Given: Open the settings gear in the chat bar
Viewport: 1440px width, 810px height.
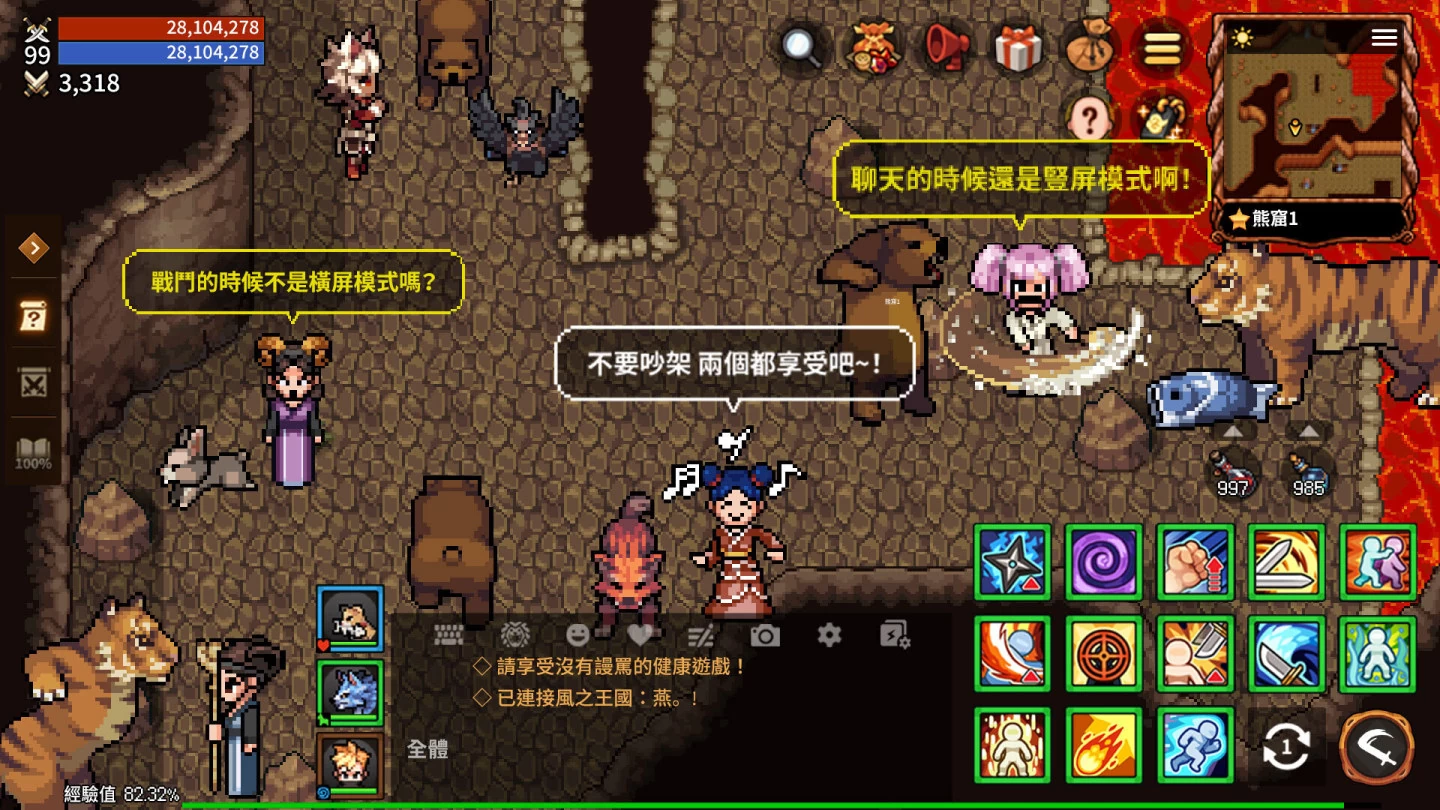Looking at the screenshot, I should coord(832,634).
